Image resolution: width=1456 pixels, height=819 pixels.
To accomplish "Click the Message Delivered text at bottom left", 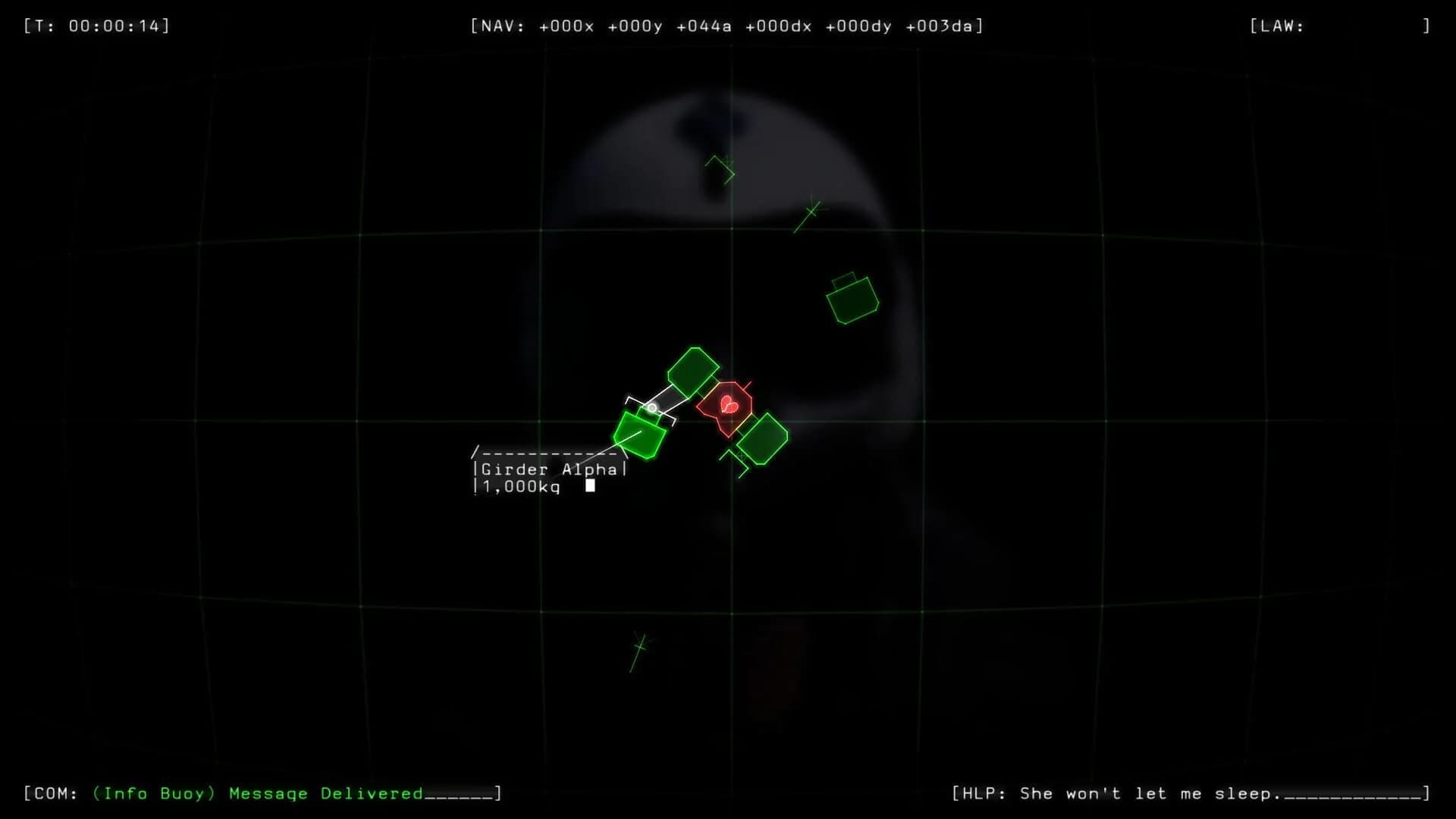I will point(326,793).
